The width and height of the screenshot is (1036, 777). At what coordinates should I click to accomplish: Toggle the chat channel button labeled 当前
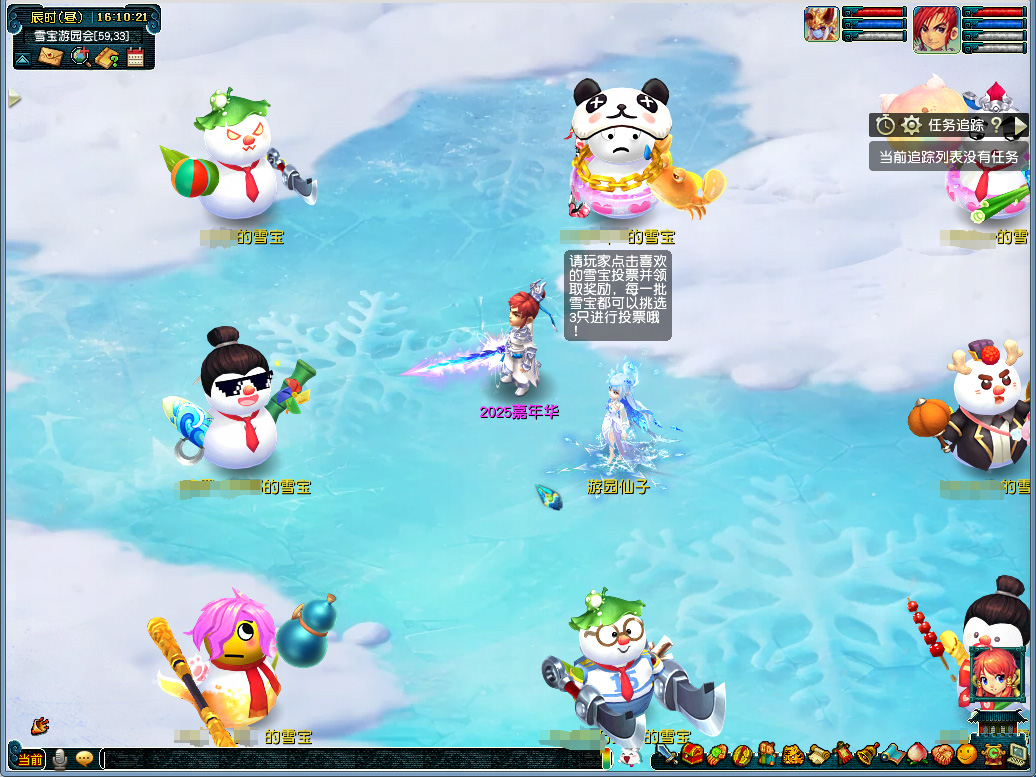pos(30,759)
